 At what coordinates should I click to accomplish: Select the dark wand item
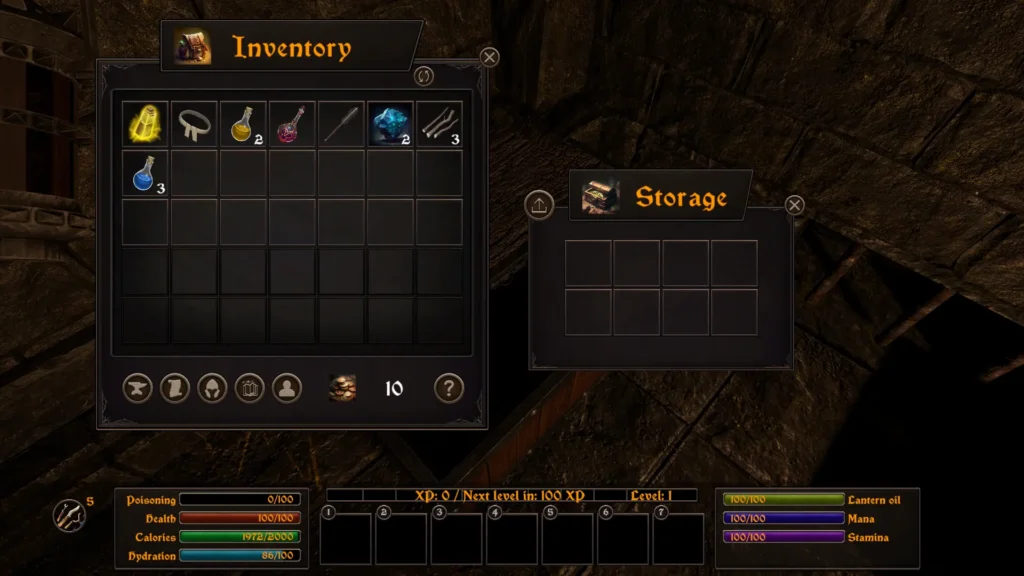(x=341, y=124)
